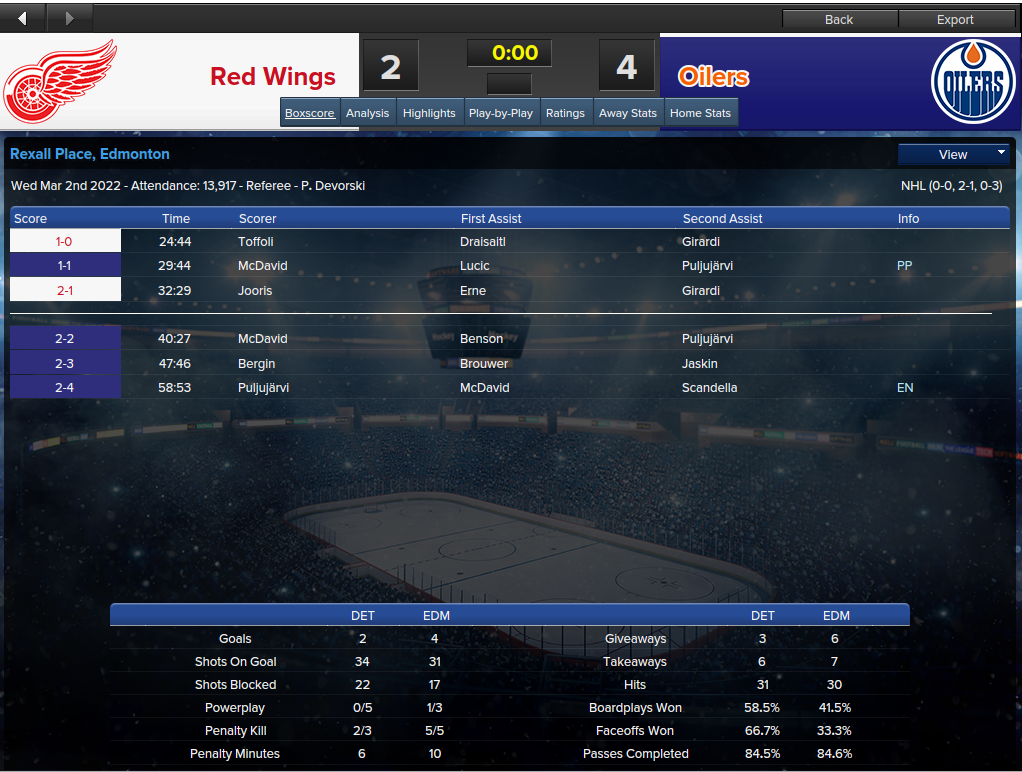
Task: Switch to the Analysis tab
Action: coord(367,113)
